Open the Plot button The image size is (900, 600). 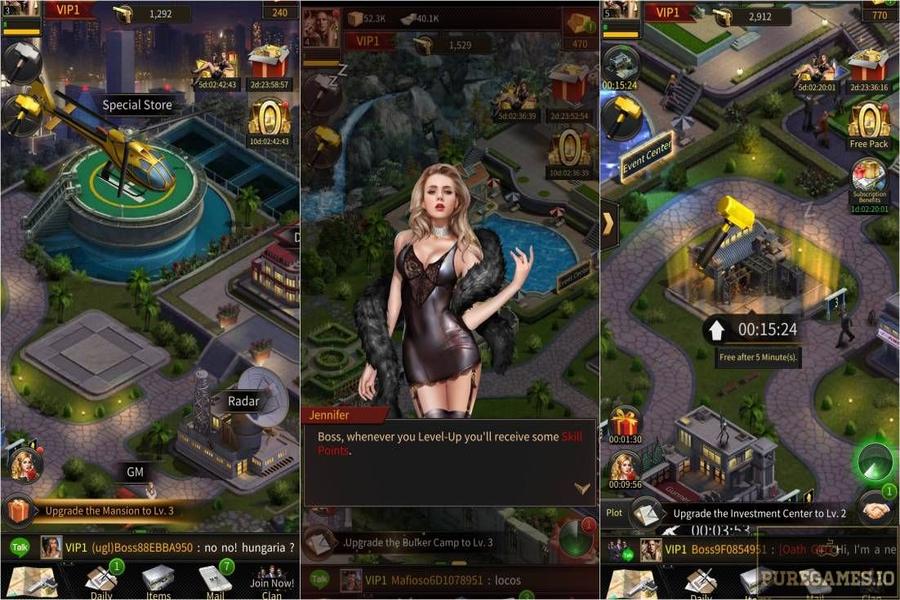coord(614,511)
